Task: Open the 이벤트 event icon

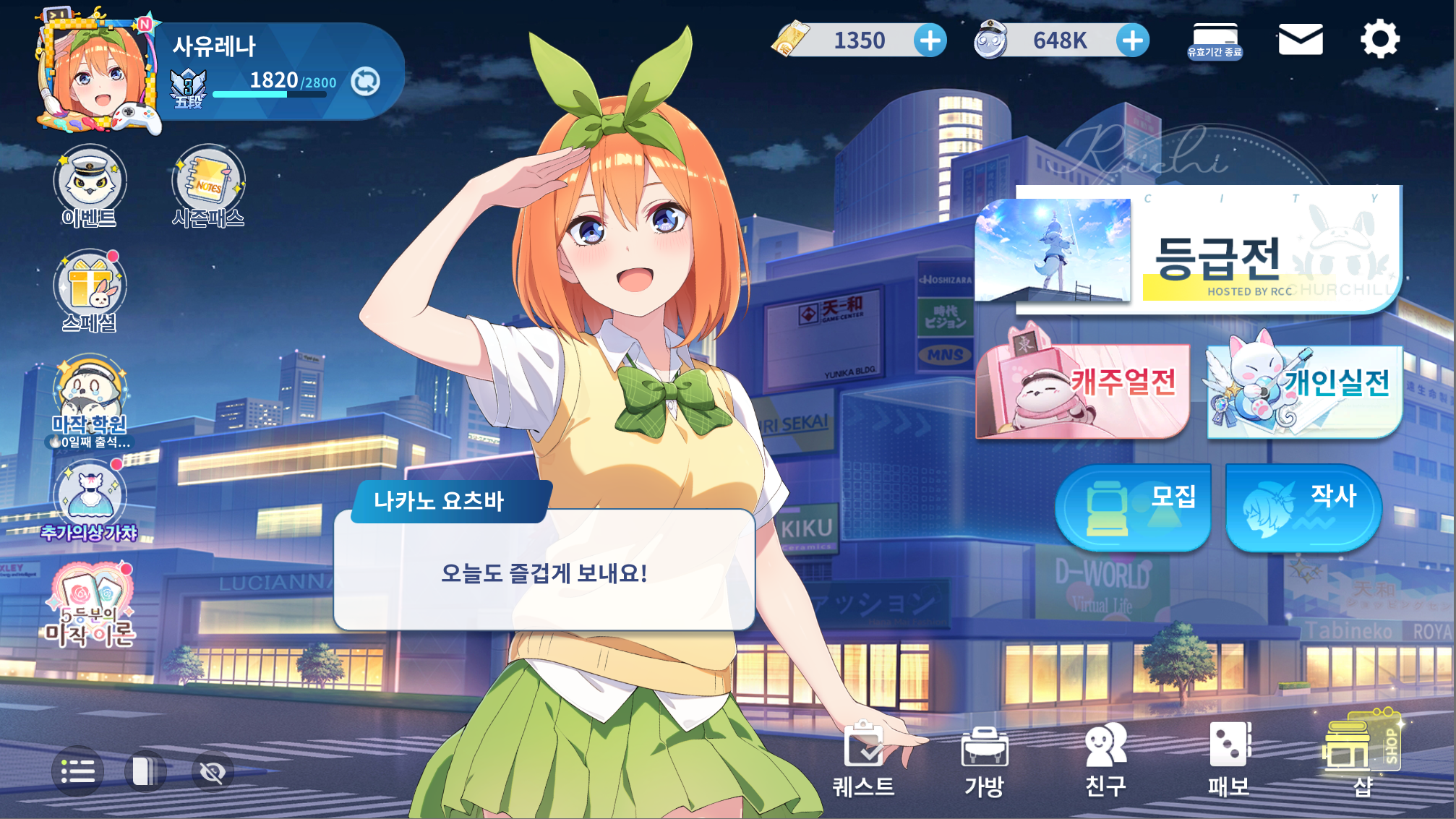Action: click(90, 186)
